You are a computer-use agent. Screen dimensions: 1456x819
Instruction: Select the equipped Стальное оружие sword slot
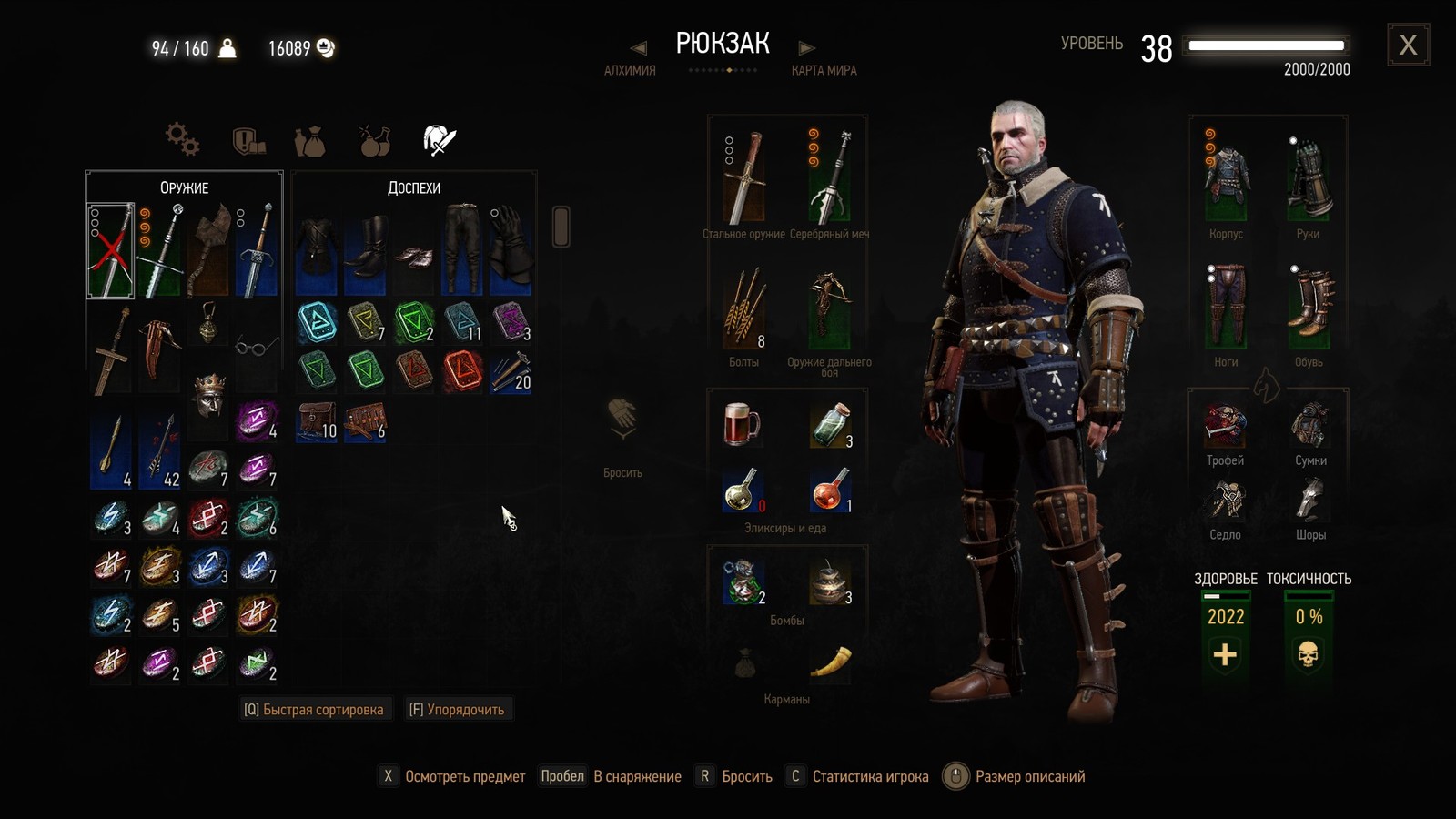coord(744,178)
